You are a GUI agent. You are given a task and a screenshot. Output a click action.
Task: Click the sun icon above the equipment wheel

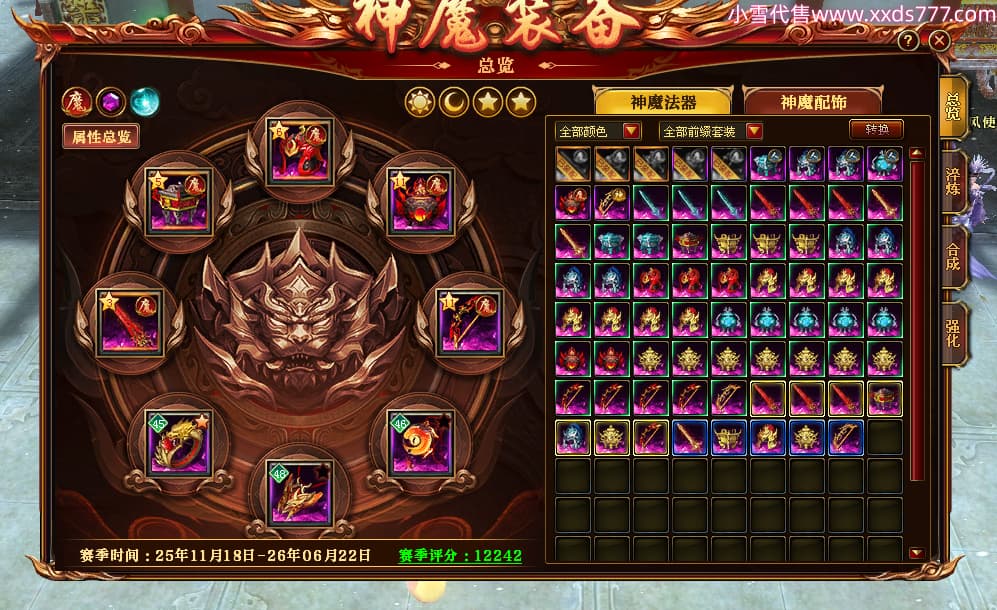[x=419, y=102]
